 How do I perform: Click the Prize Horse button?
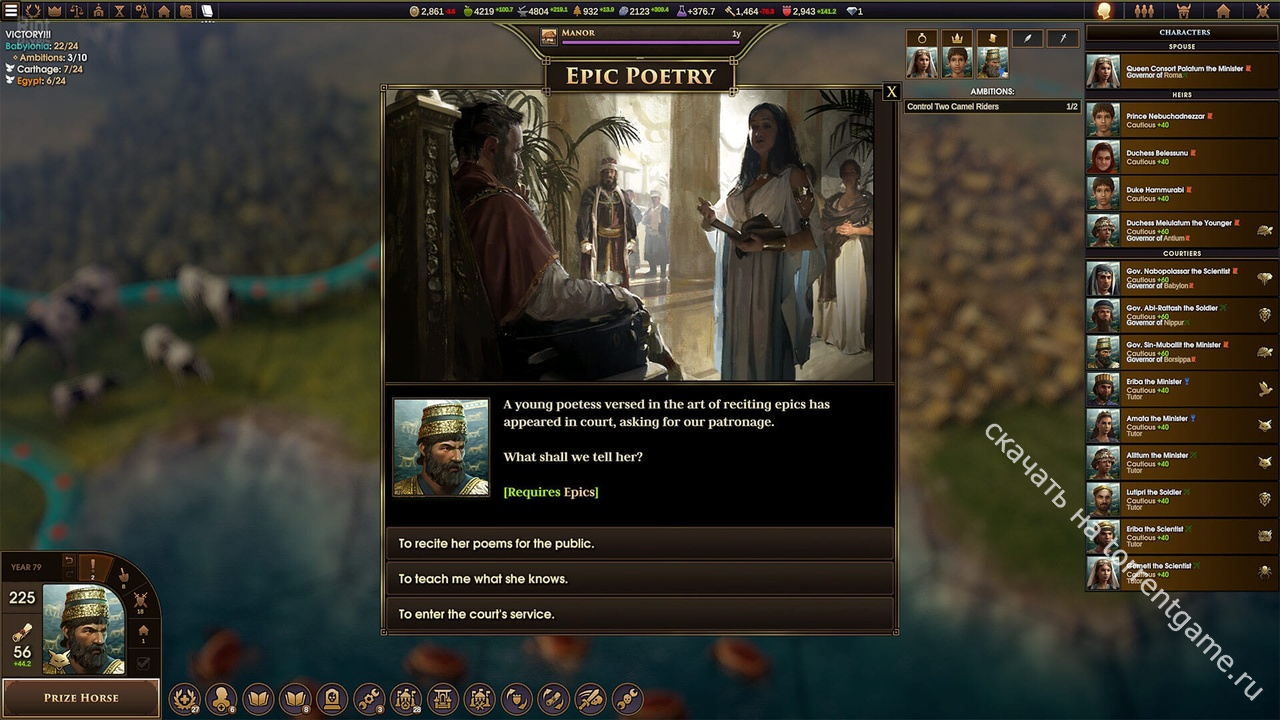pos(81,698)
